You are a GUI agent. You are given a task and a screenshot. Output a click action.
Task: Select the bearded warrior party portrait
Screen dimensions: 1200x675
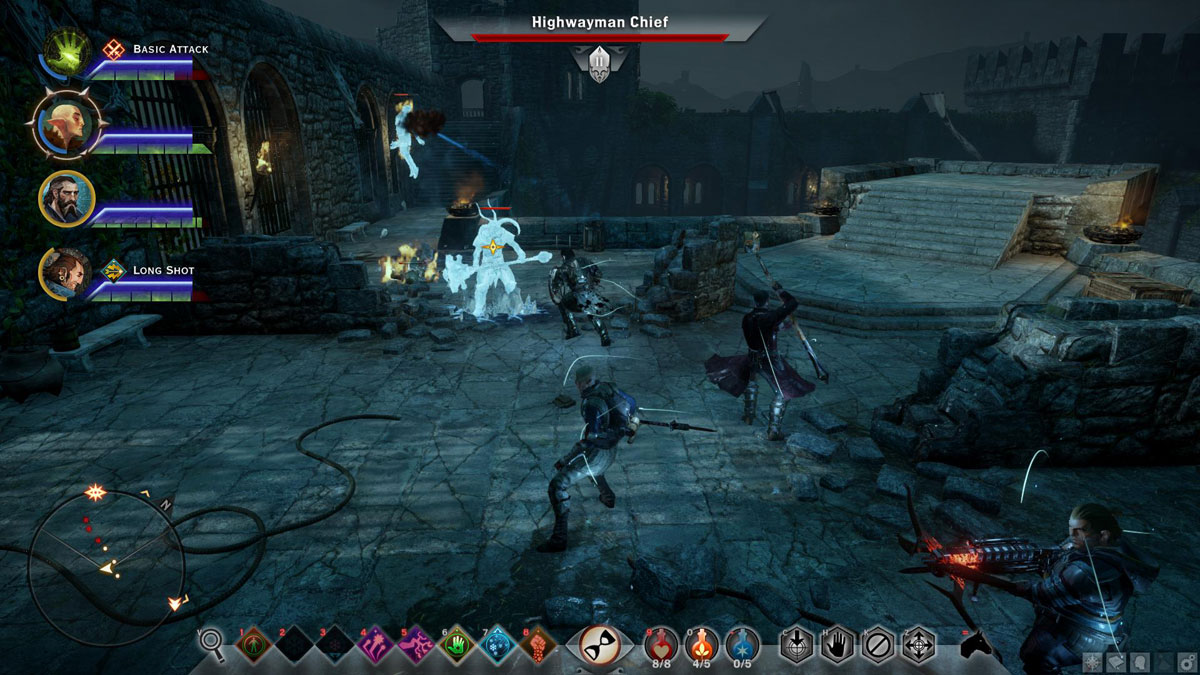click(67, 198)
